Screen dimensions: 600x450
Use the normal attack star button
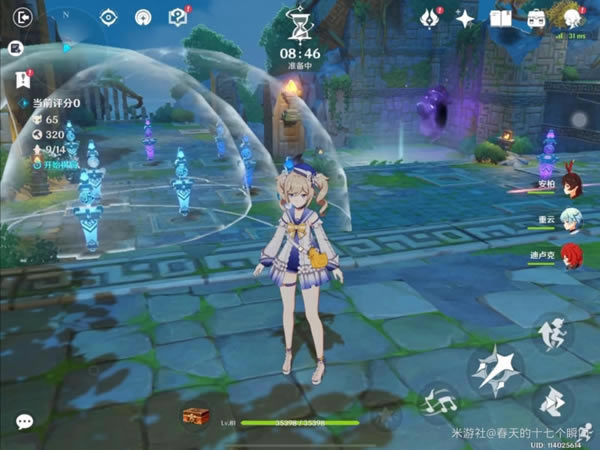496,371
